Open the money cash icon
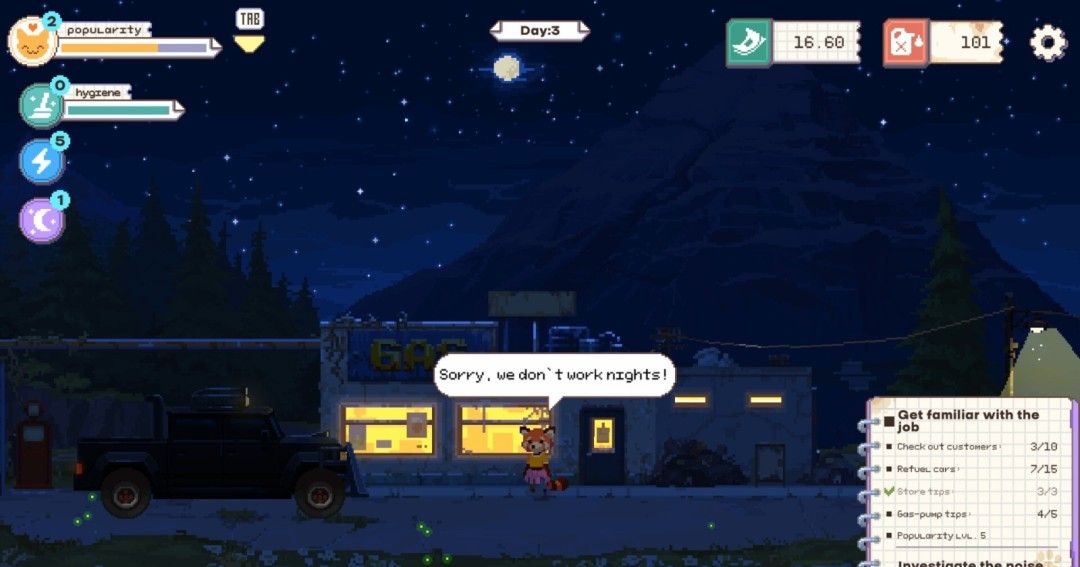This screenshot has height=567, width=1080. [749, 43]
